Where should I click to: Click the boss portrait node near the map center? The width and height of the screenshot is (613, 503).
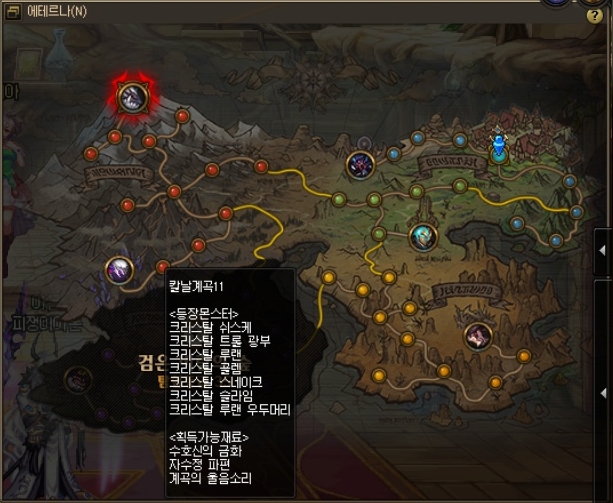click(359, 164)
